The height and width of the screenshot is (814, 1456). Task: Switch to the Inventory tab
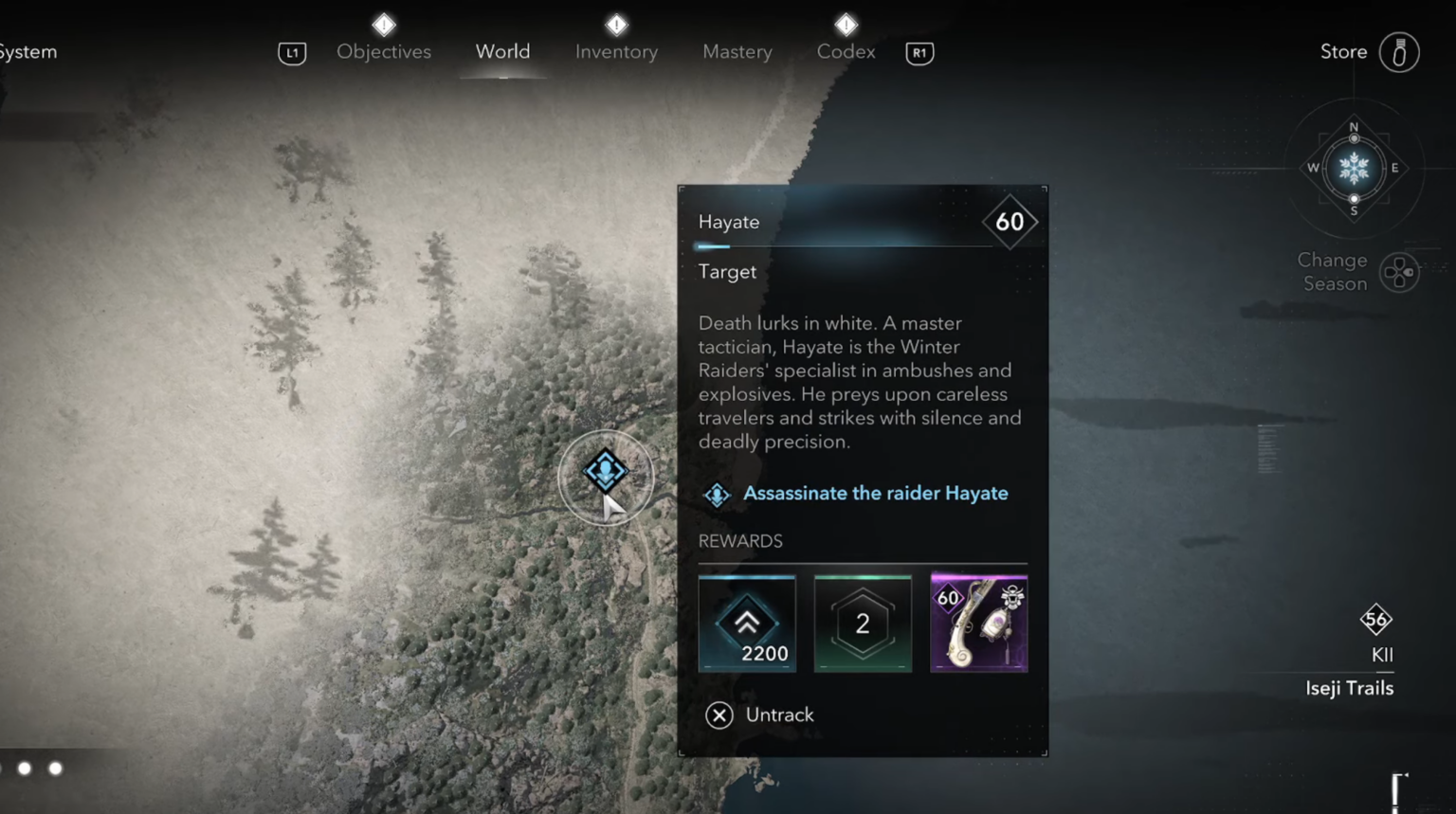click(x=615, y=51)
